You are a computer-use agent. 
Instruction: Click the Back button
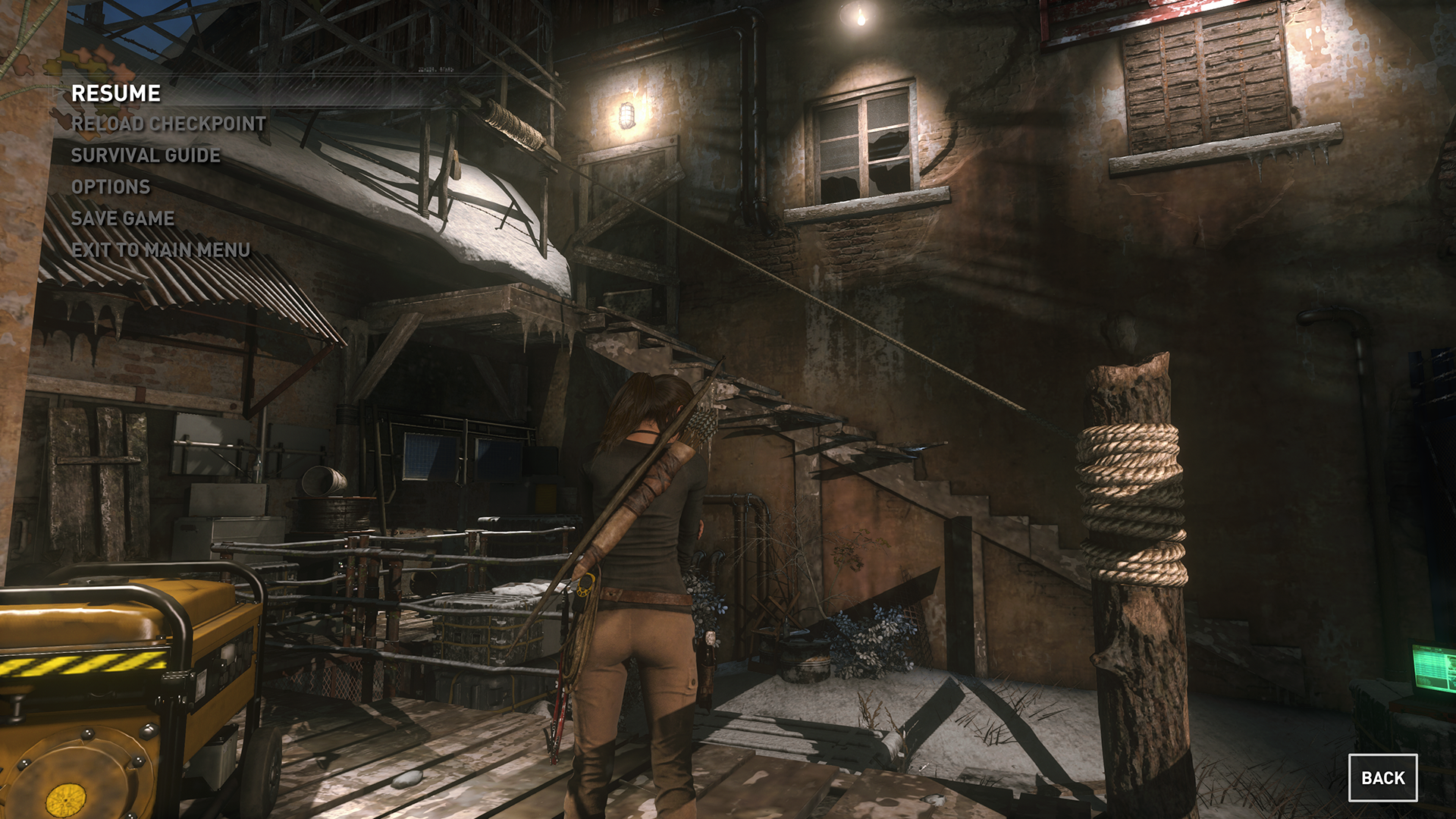point(1382,777)
